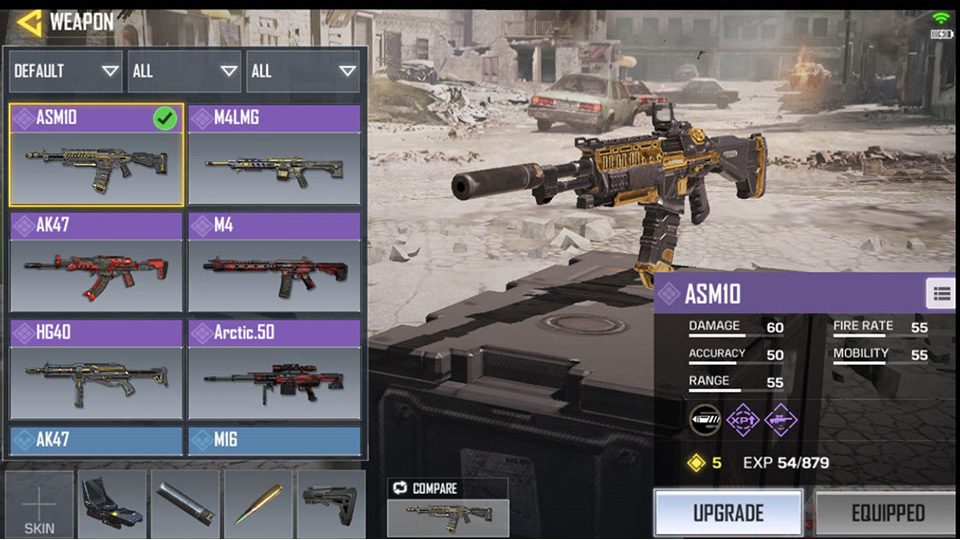Select the HG40 weapon card
This screenshot has height=540, width=960.
click(x=97, y=369)
